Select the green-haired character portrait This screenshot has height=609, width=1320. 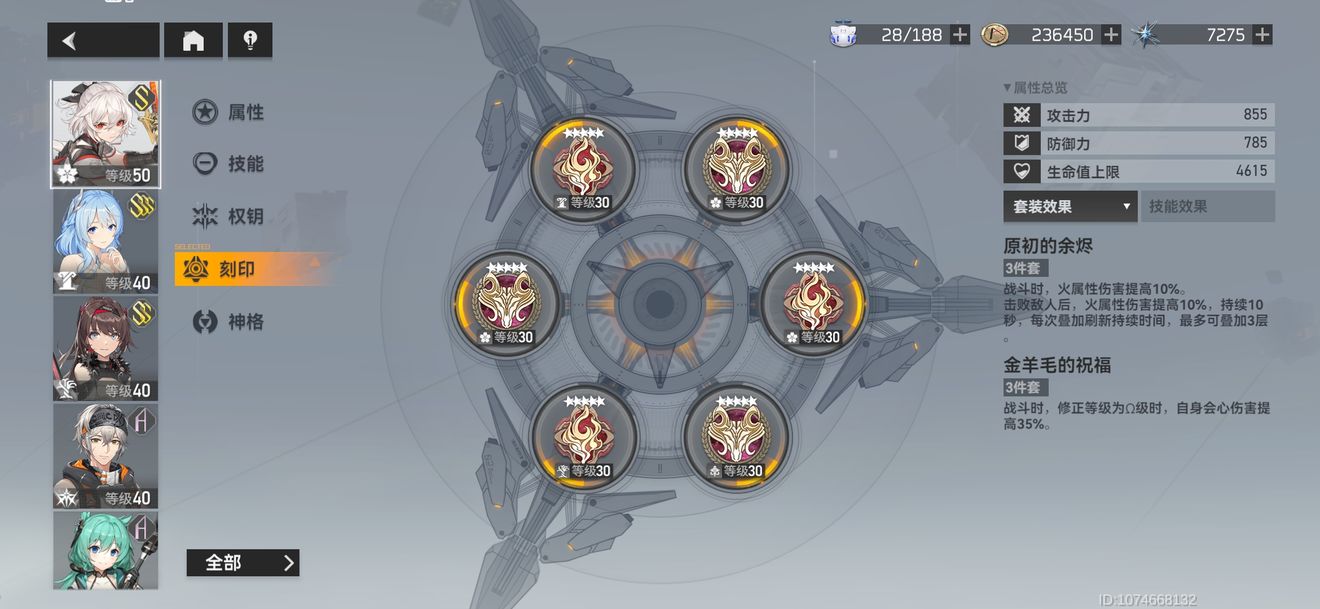pyautogui.click(x=105, y=551)
